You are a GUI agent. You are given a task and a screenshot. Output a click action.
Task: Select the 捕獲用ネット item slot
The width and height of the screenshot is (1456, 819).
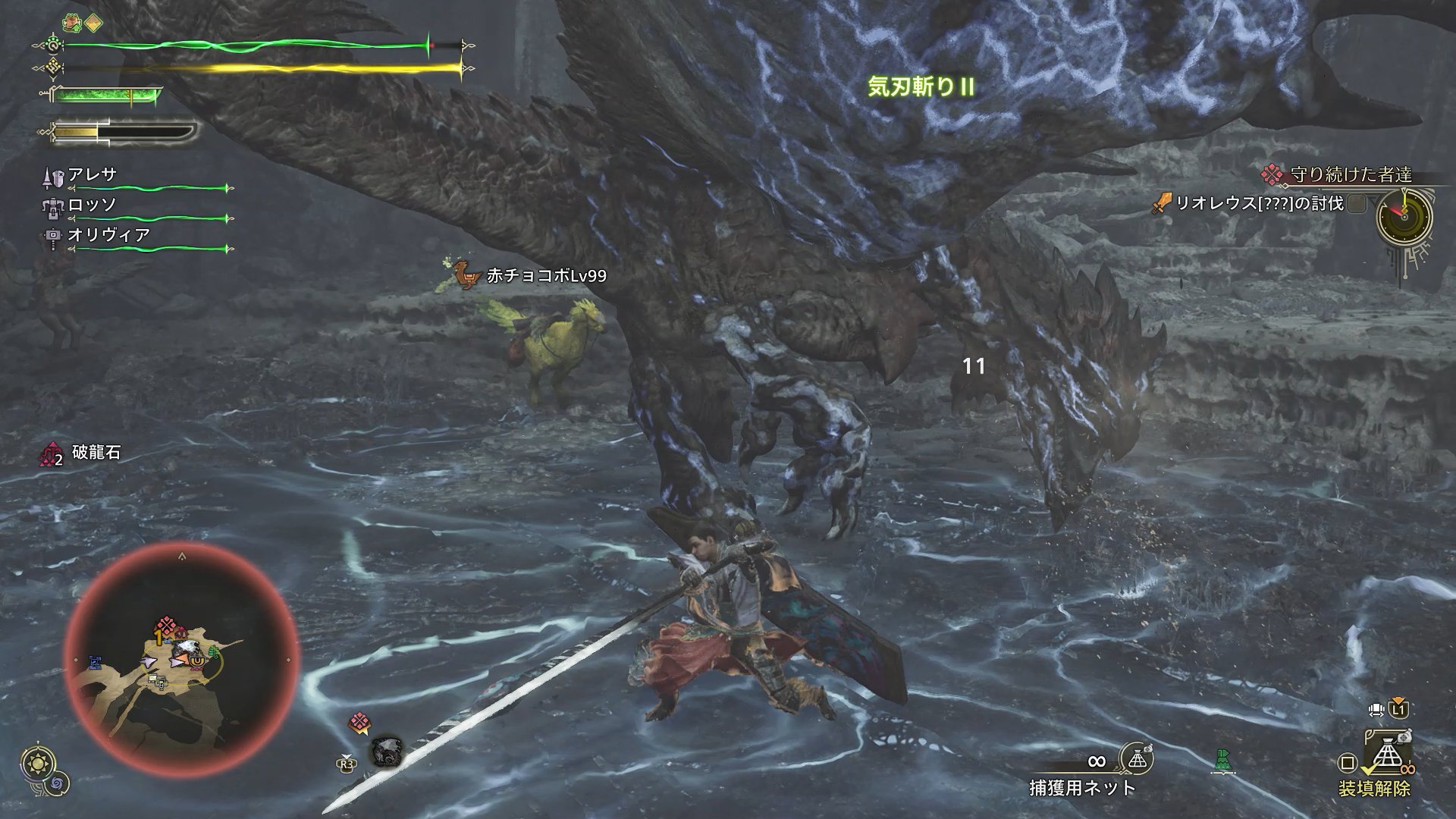pyautogui.click(x=1083, y=787)
